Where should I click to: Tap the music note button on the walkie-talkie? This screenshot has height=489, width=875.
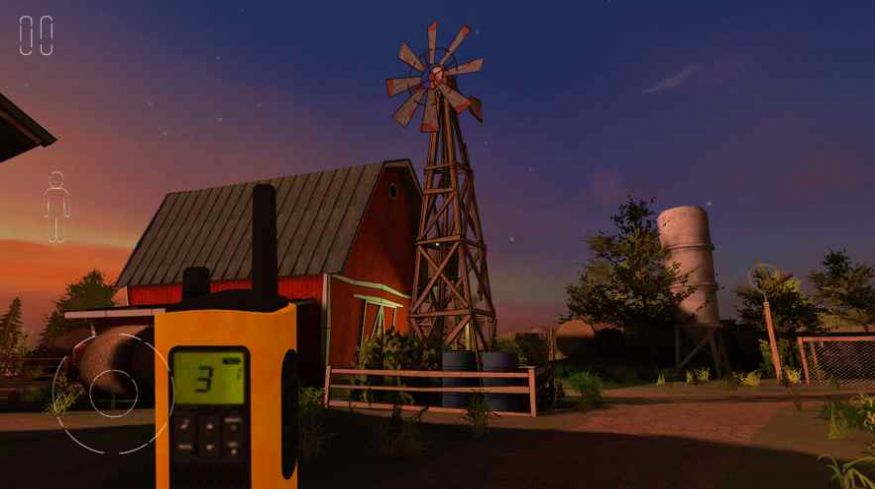coord(185,426)
